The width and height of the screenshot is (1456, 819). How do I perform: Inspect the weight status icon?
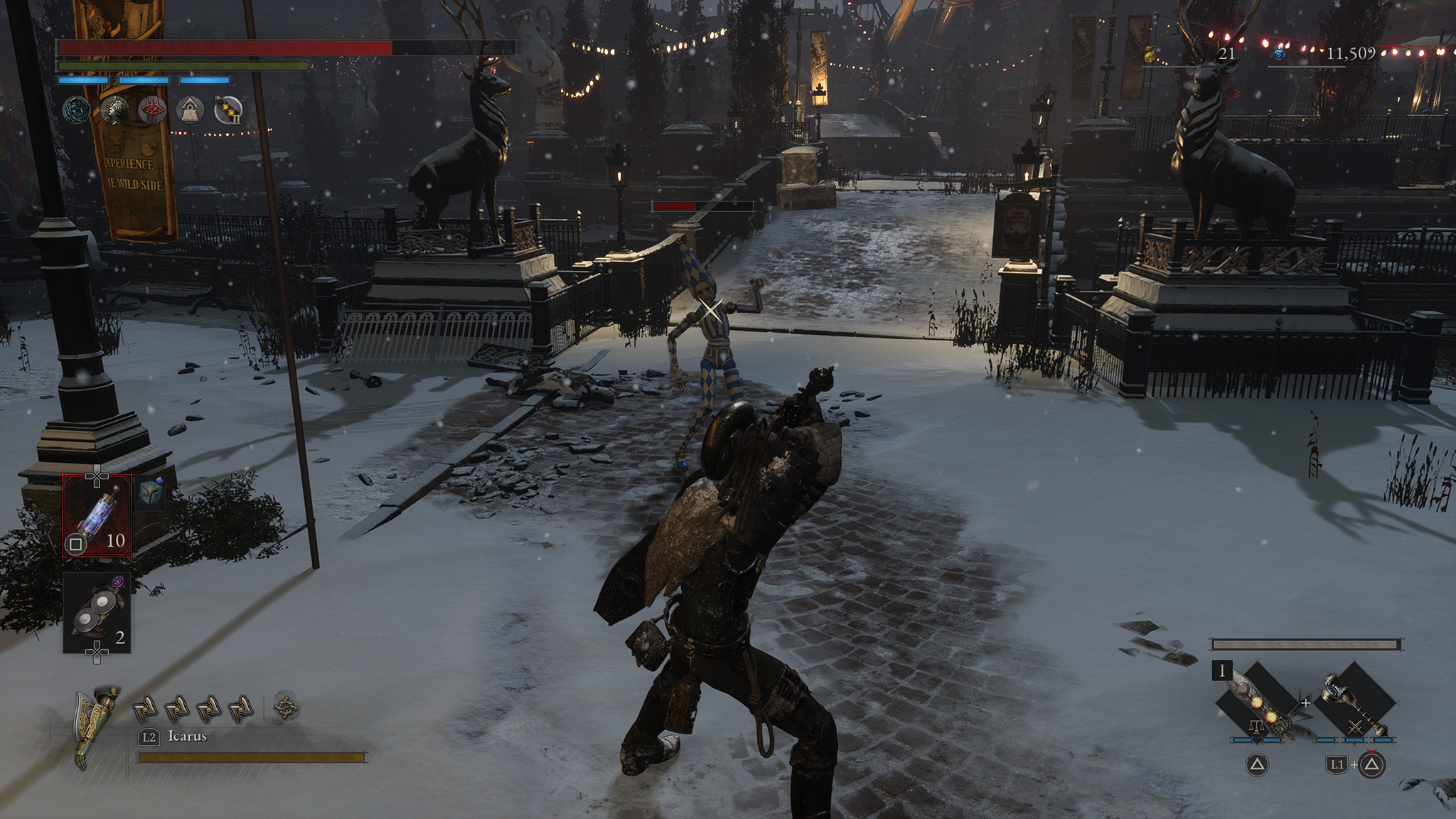(x=190, y=110)
